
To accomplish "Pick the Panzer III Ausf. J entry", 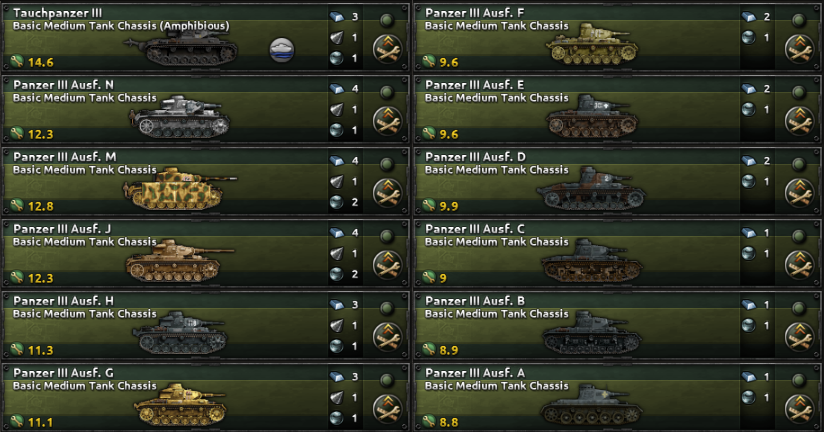I will tap(160, 254).
